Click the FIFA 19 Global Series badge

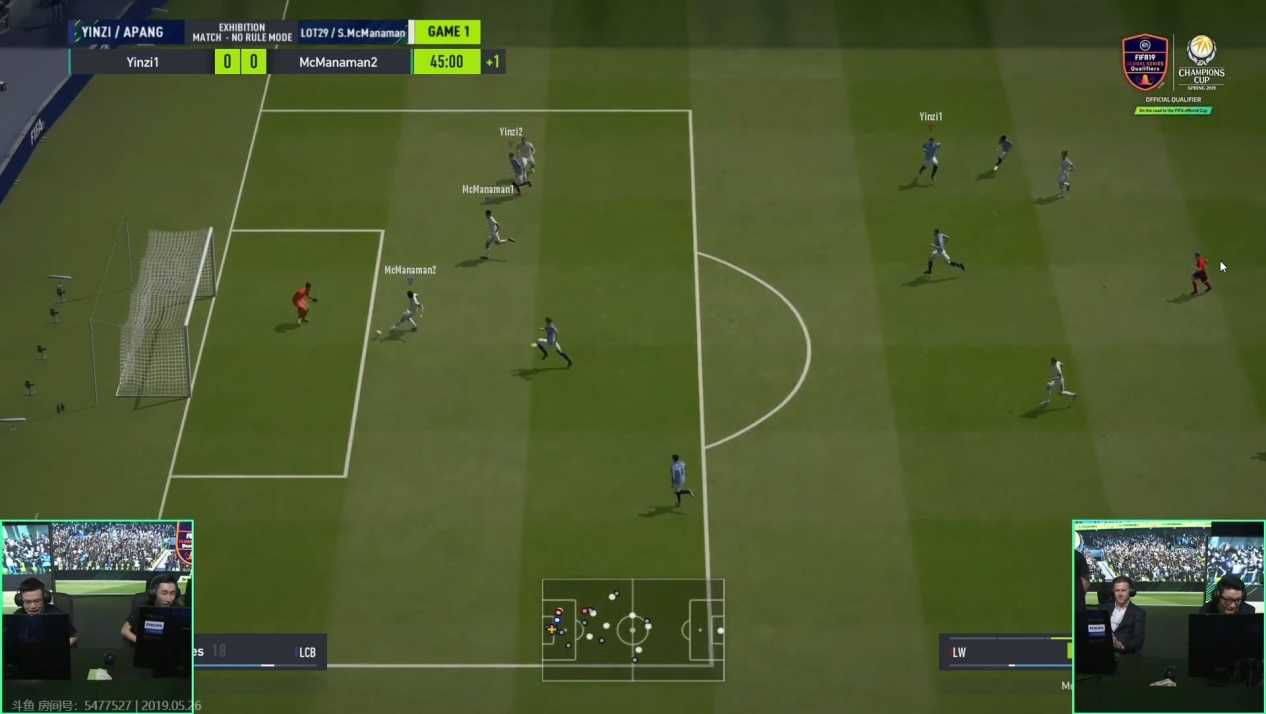point(1145,63)
